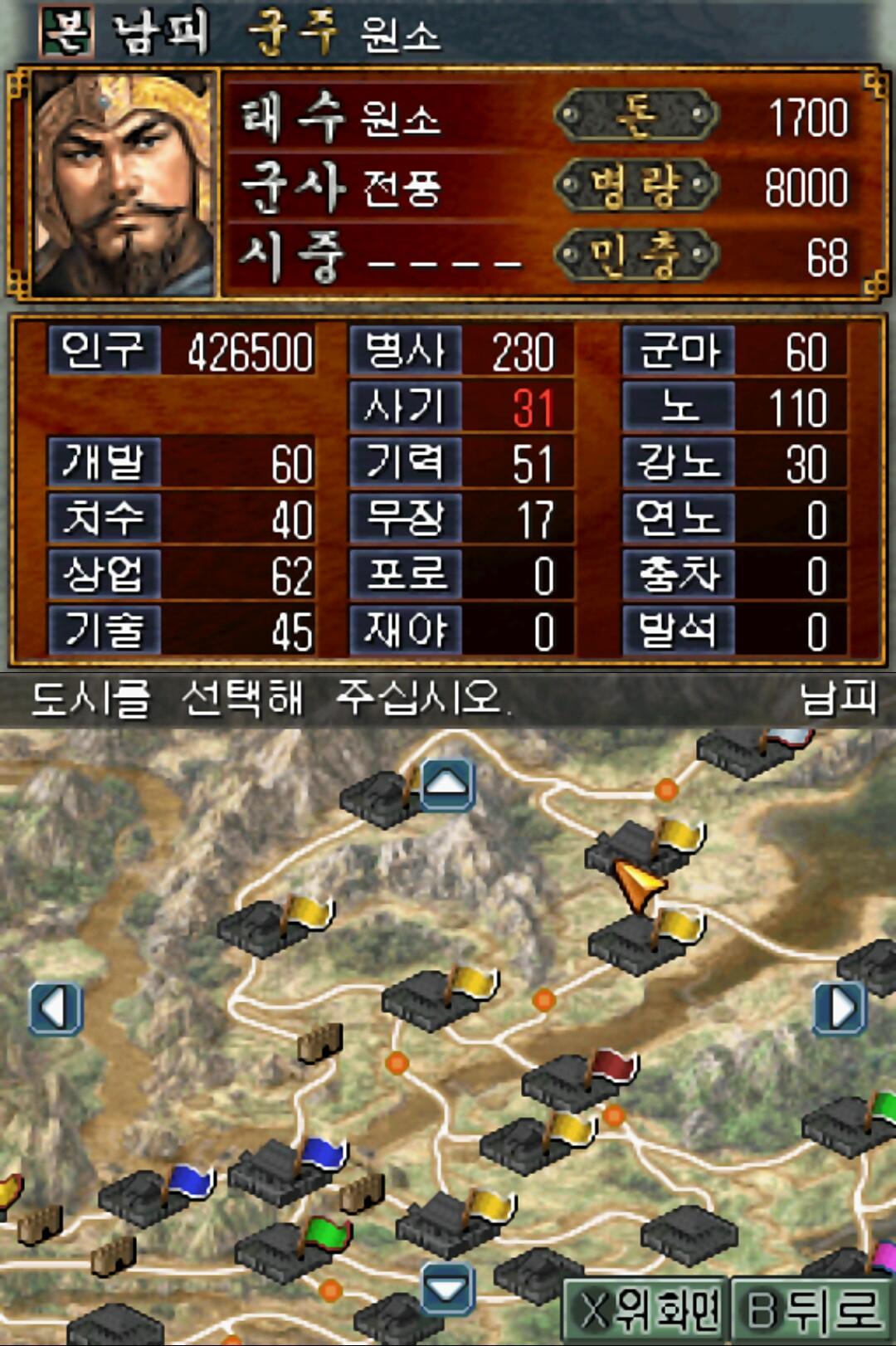Pan the map with the right arrow
The height and width of the screenshot is (1346, 896).
(x=841, y=1009)
